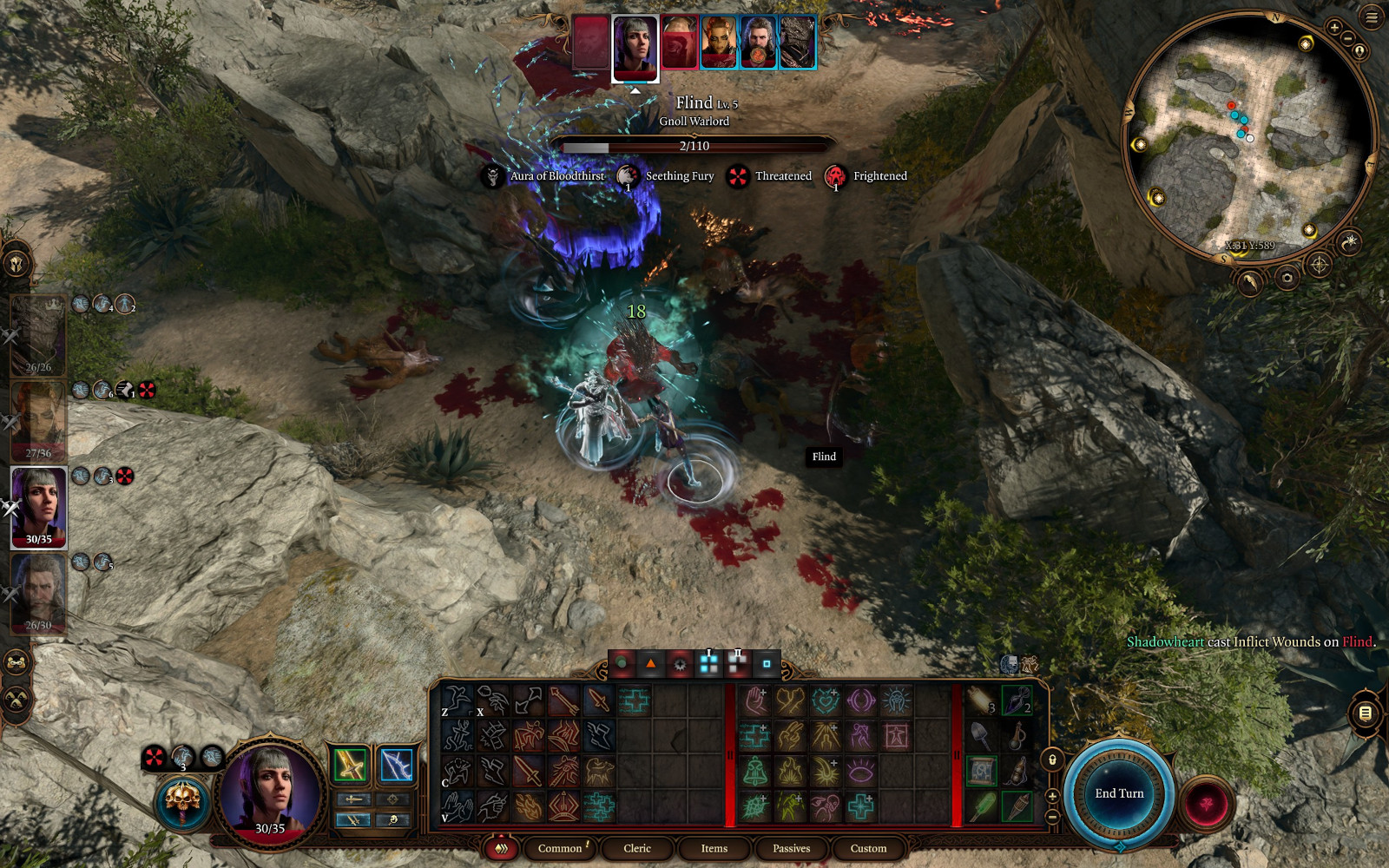End the current turn
This screenshot has height=868, width=1389.
[x=1119, y=793]
